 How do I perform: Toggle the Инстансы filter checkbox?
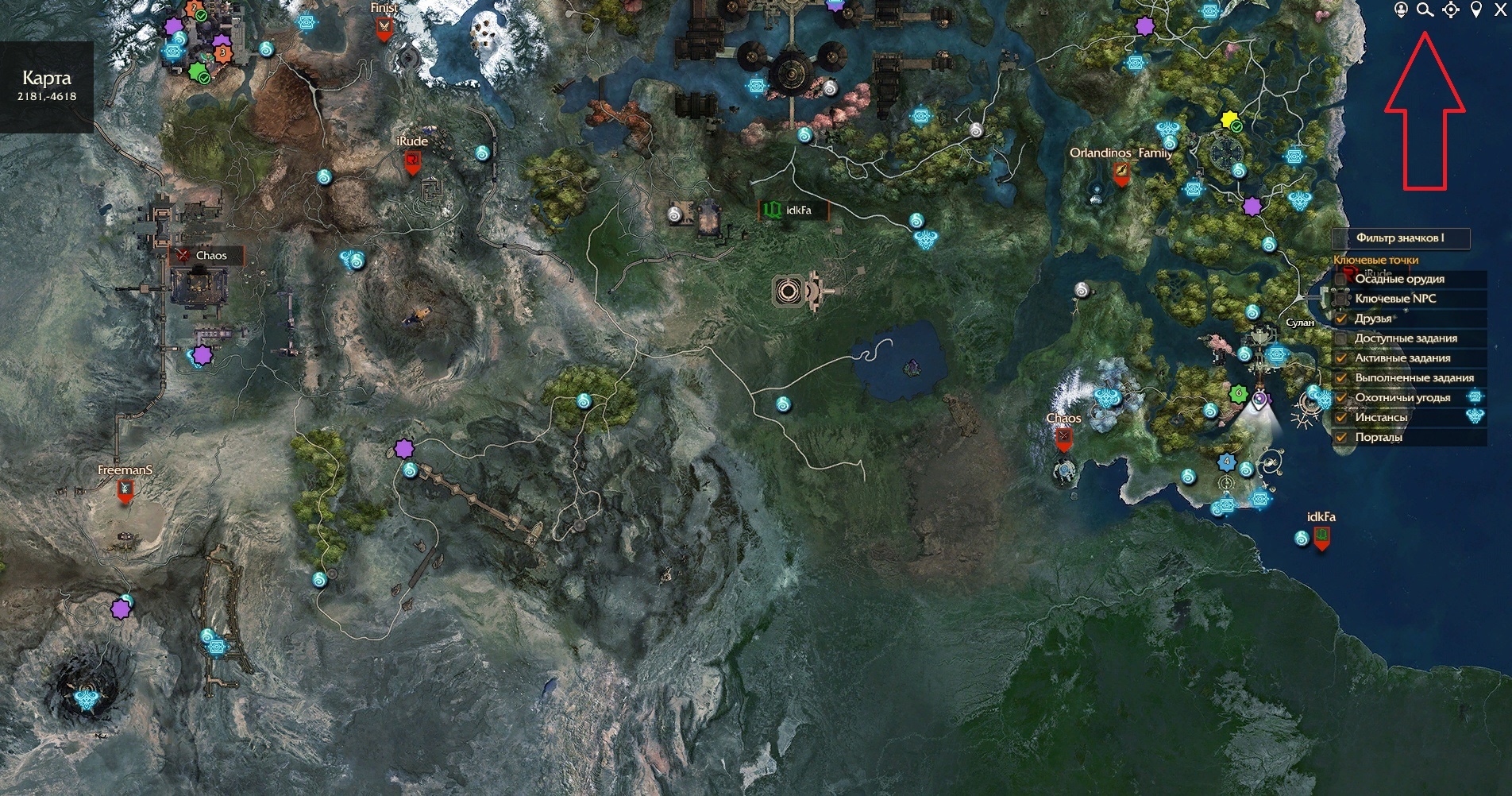[1341, 418]
